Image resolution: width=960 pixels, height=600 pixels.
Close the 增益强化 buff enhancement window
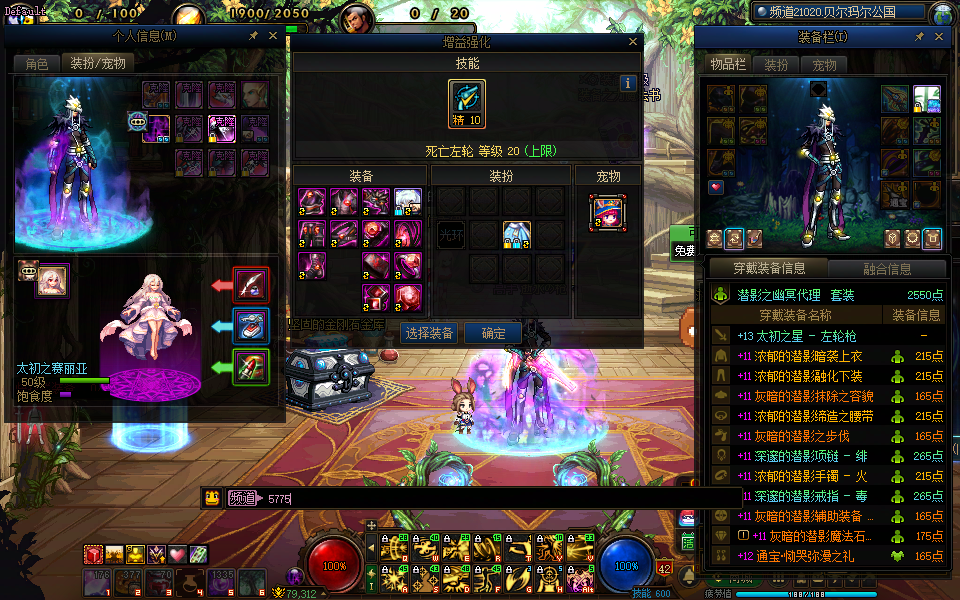(632, 42)
